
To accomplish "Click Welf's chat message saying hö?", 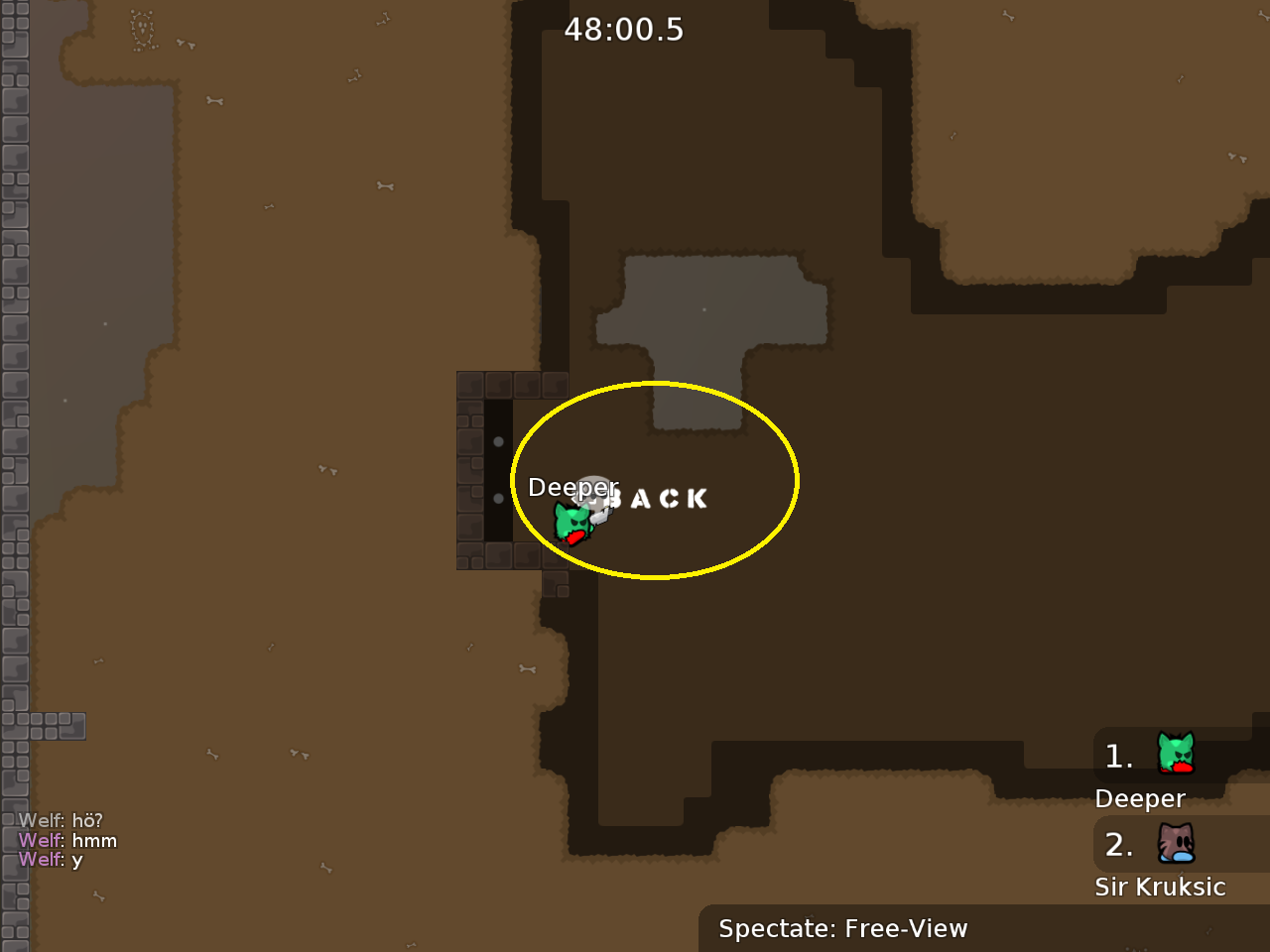I will [x=63, y=821].
